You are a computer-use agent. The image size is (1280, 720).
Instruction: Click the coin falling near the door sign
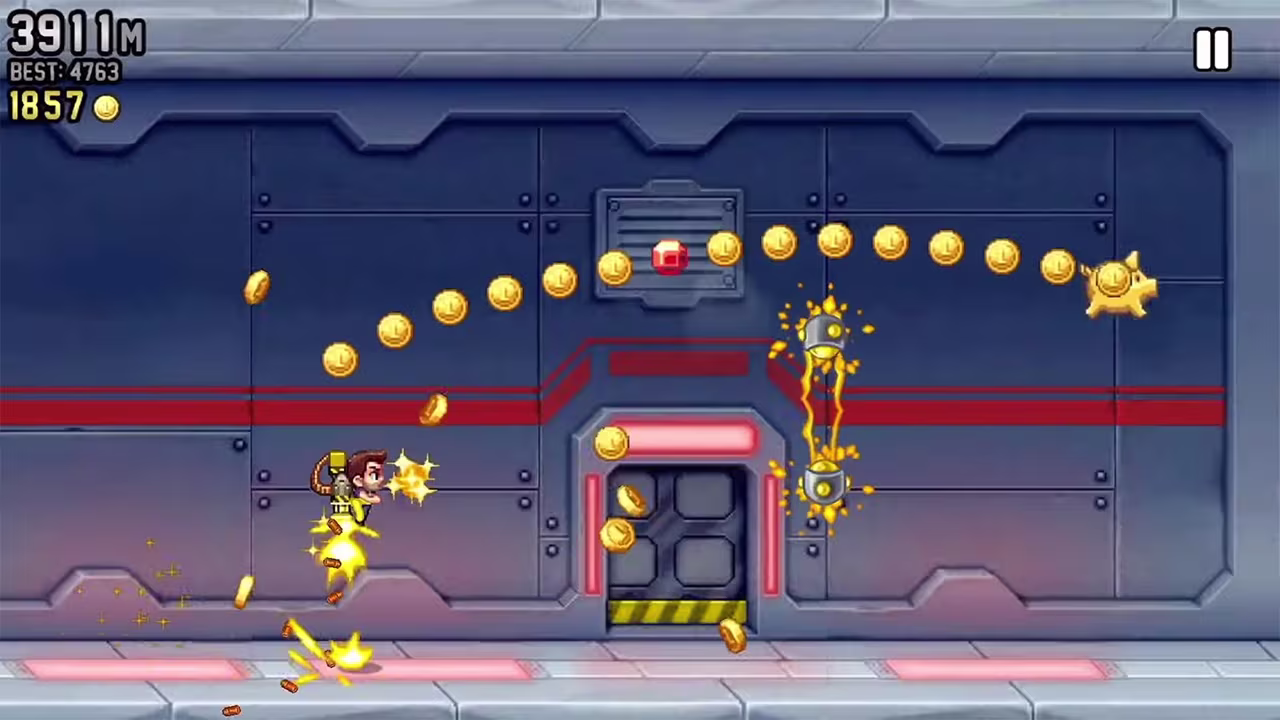612,445
